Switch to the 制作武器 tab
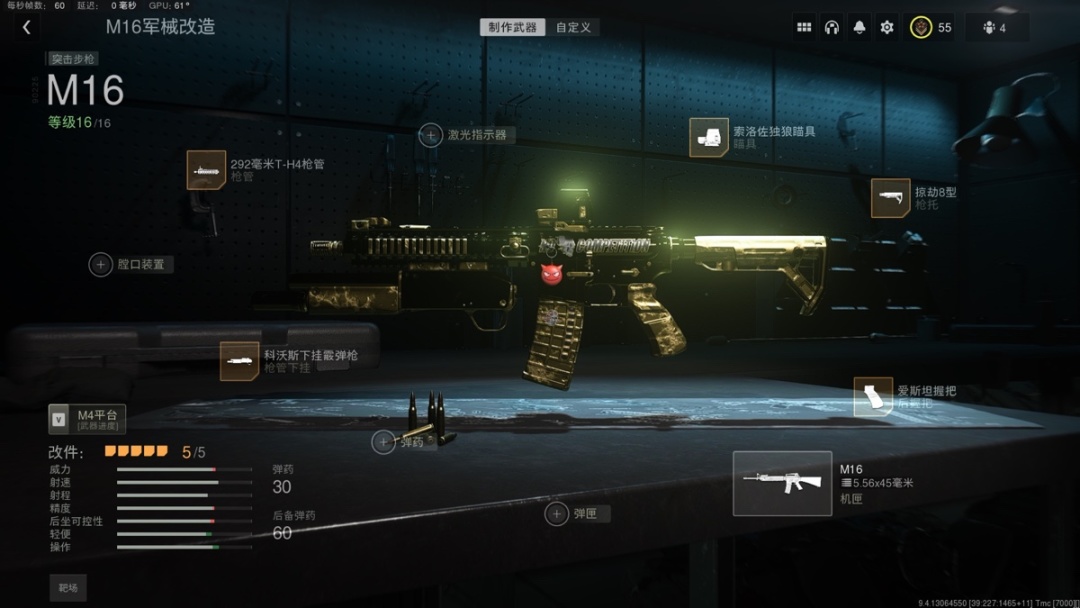This screenshot has height=608, width=1080. (512, 27)
